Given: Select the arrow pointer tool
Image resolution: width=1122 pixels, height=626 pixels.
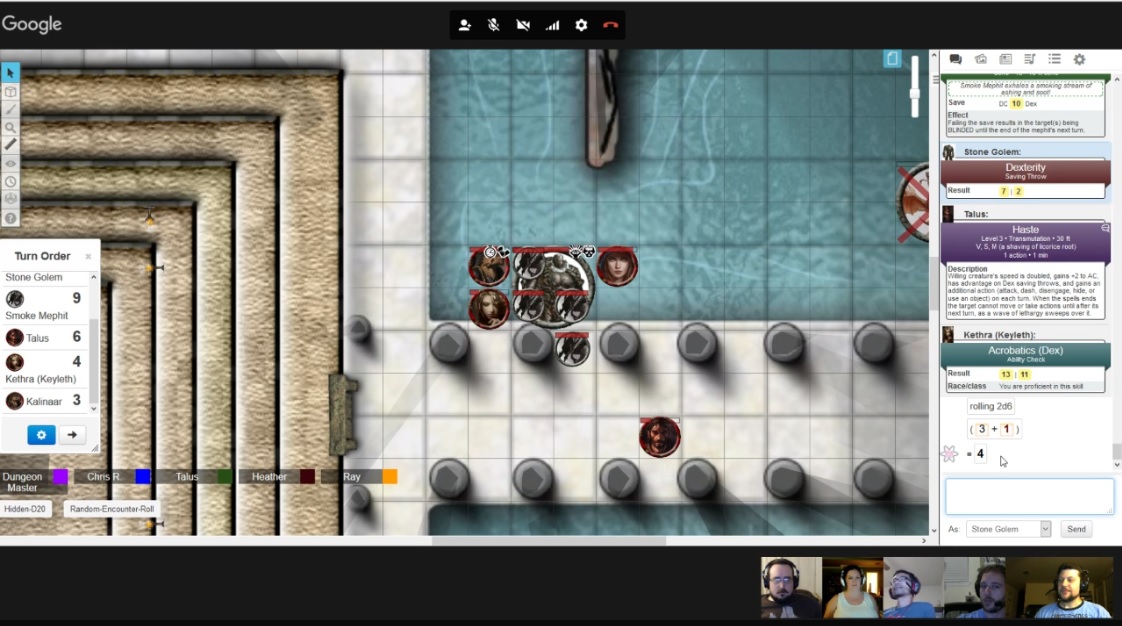Looking at the screenshot, I should [10, 73].
